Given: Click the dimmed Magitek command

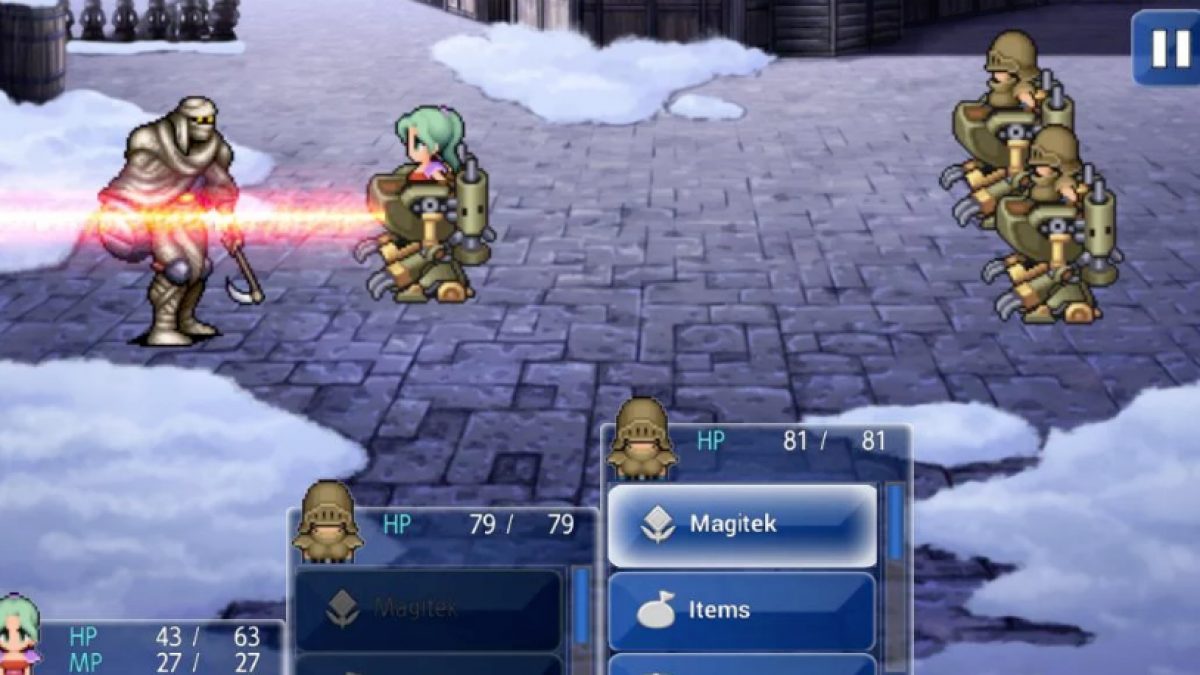Looking at the screenshot, I should (x=428, y=609).
